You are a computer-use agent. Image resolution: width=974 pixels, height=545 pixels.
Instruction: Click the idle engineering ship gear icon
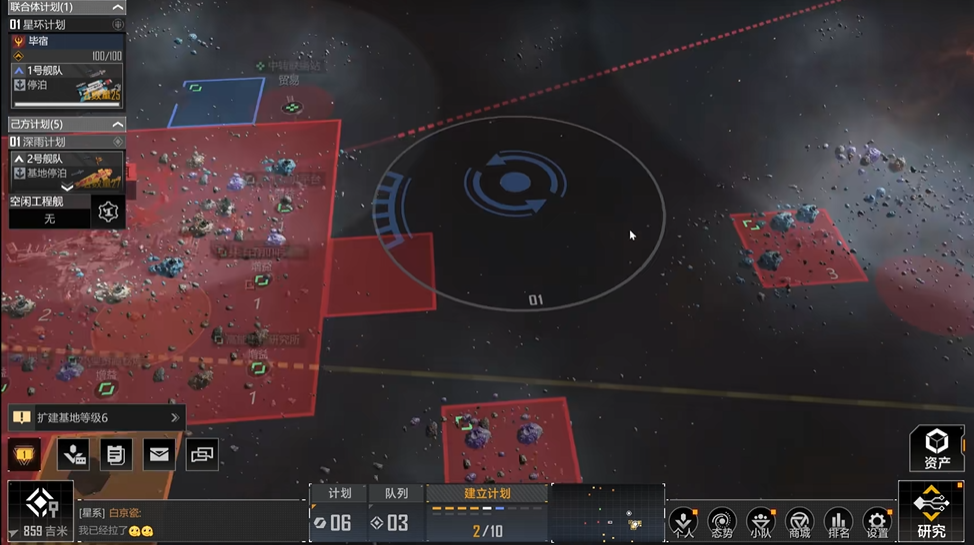(108, 212)
